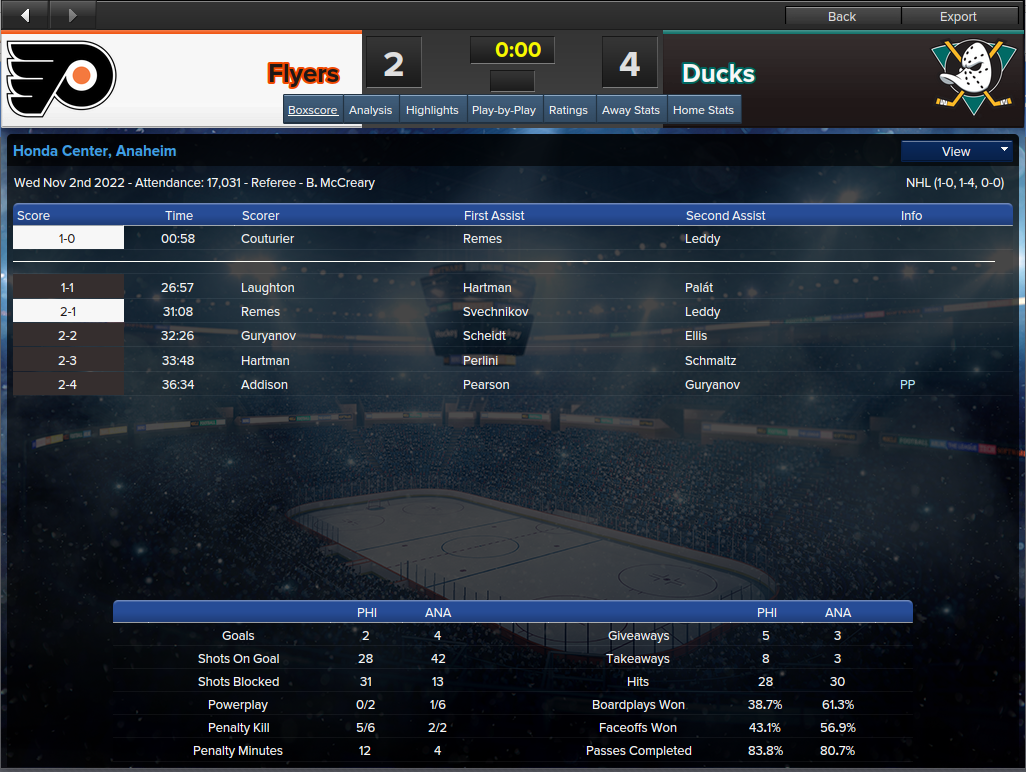
Task: Open the View dropdown
Action: coord(957,151)
